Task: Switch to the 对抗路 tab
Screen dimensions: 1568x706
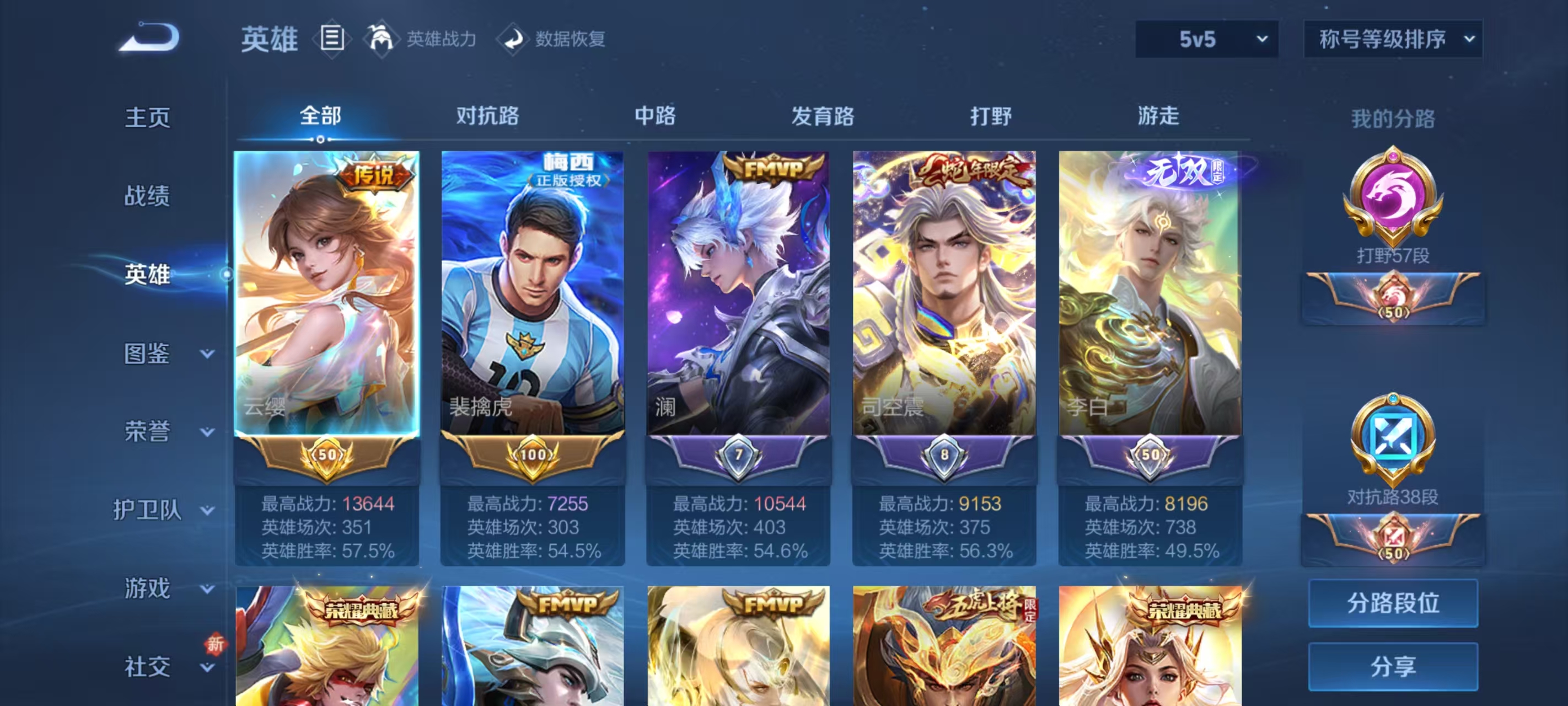Action: [x=487, y=116]
